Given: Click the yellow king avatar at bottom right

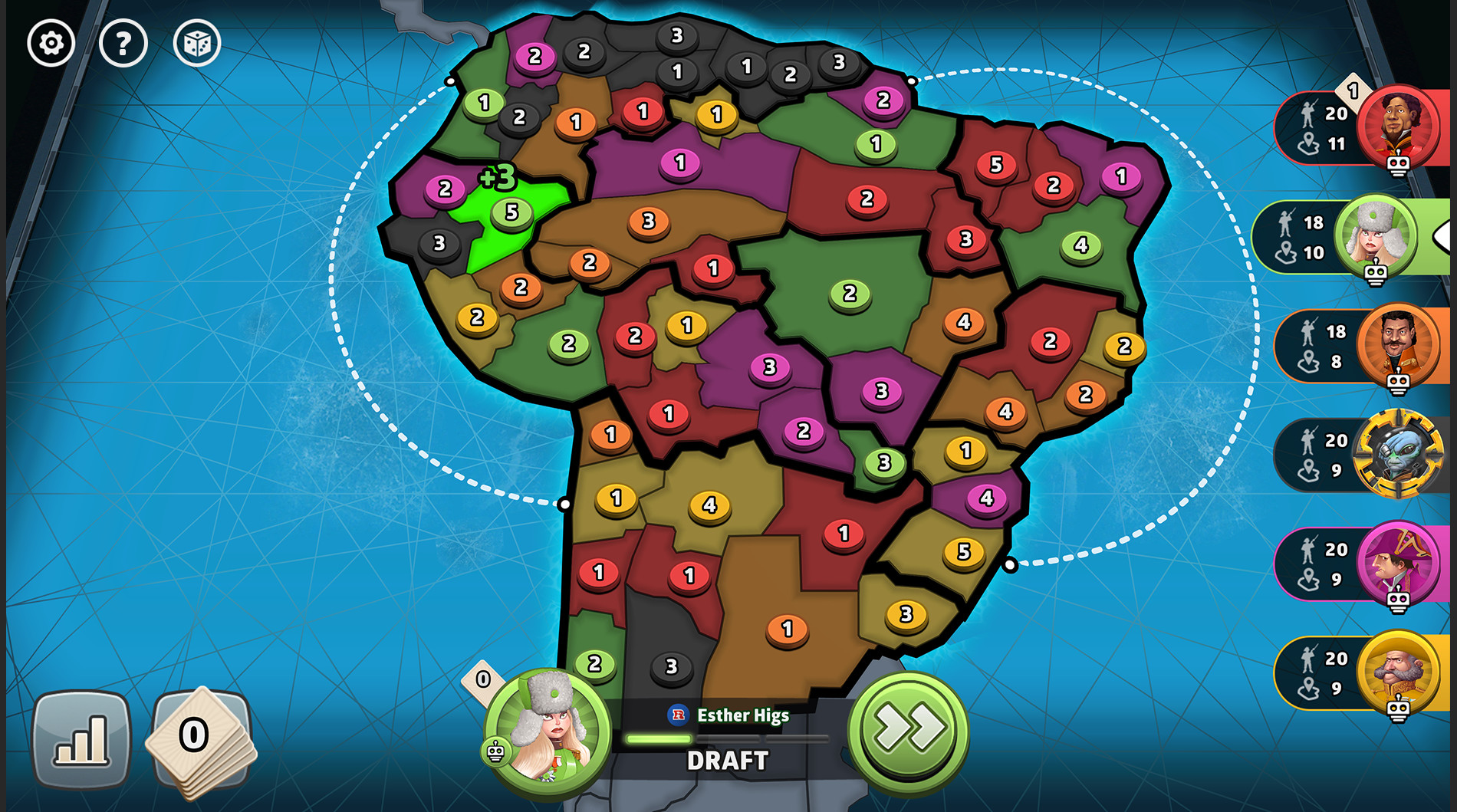Looking at the screenshot, I should coord(1399,676).
